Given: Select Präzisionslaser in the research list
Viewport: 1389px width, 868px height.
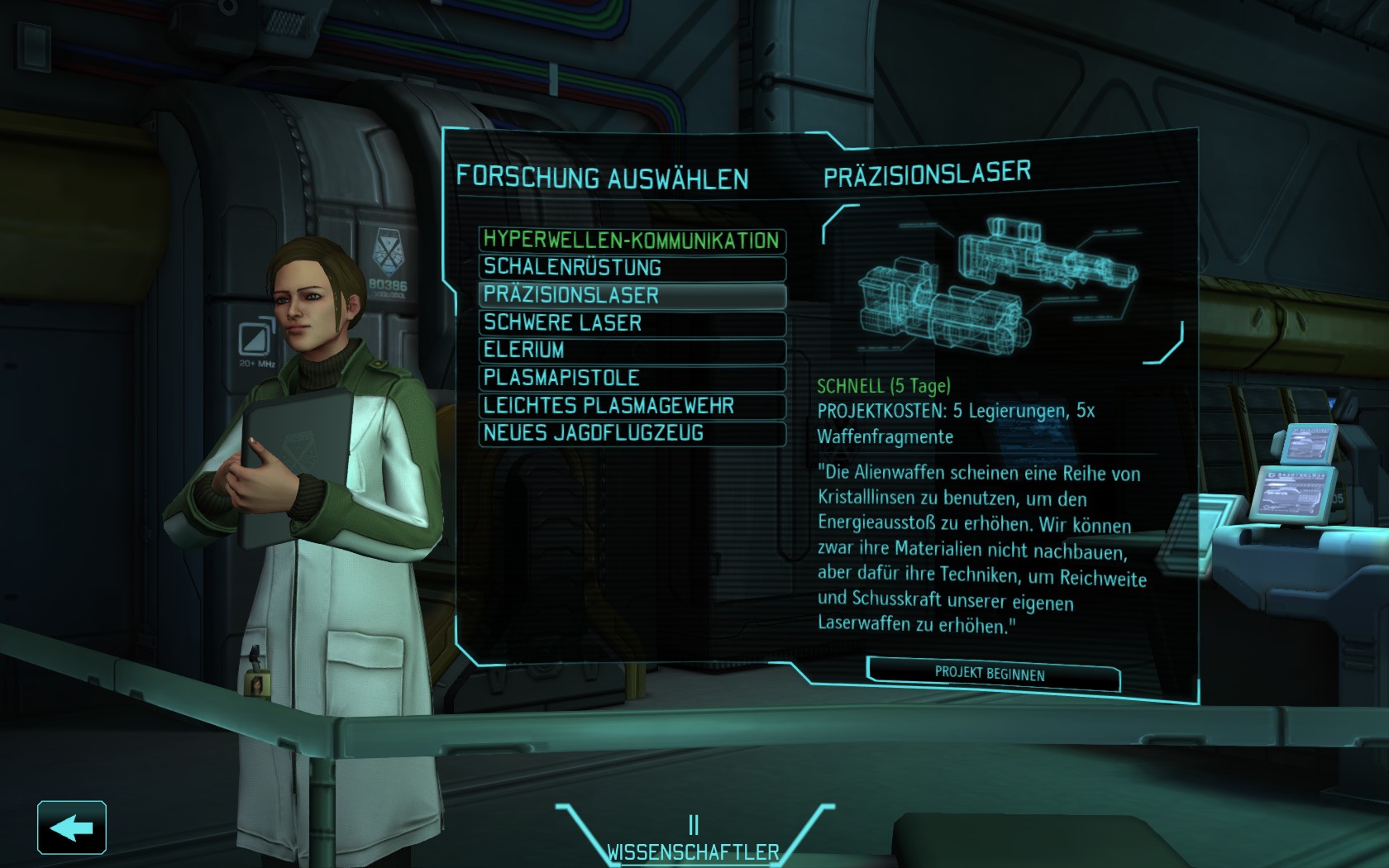Looking at the screenshot, I should pos(632,295).
